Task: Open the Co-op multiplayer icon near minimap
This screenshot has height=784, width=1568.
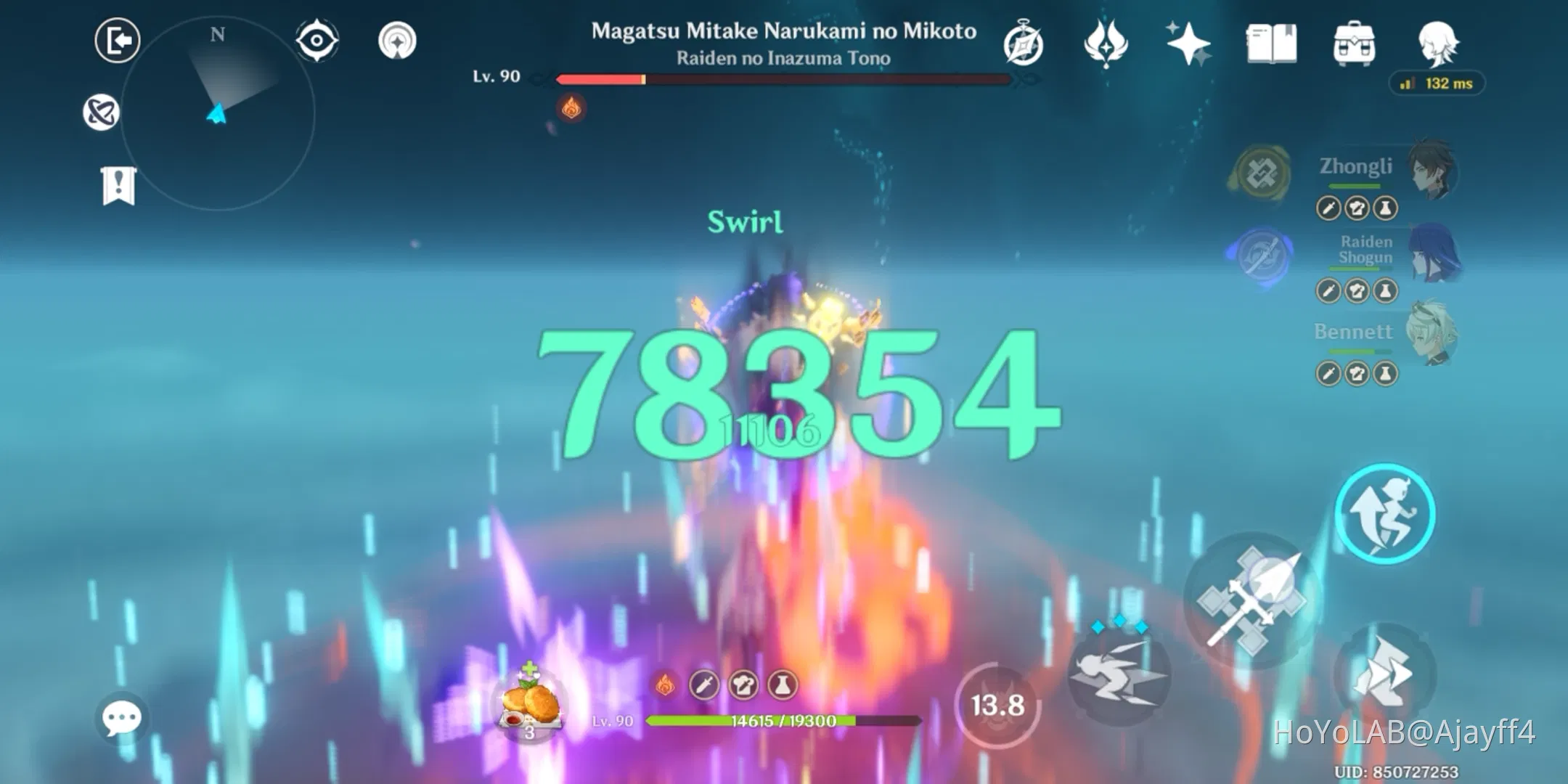Action: (x=104, y=110)
